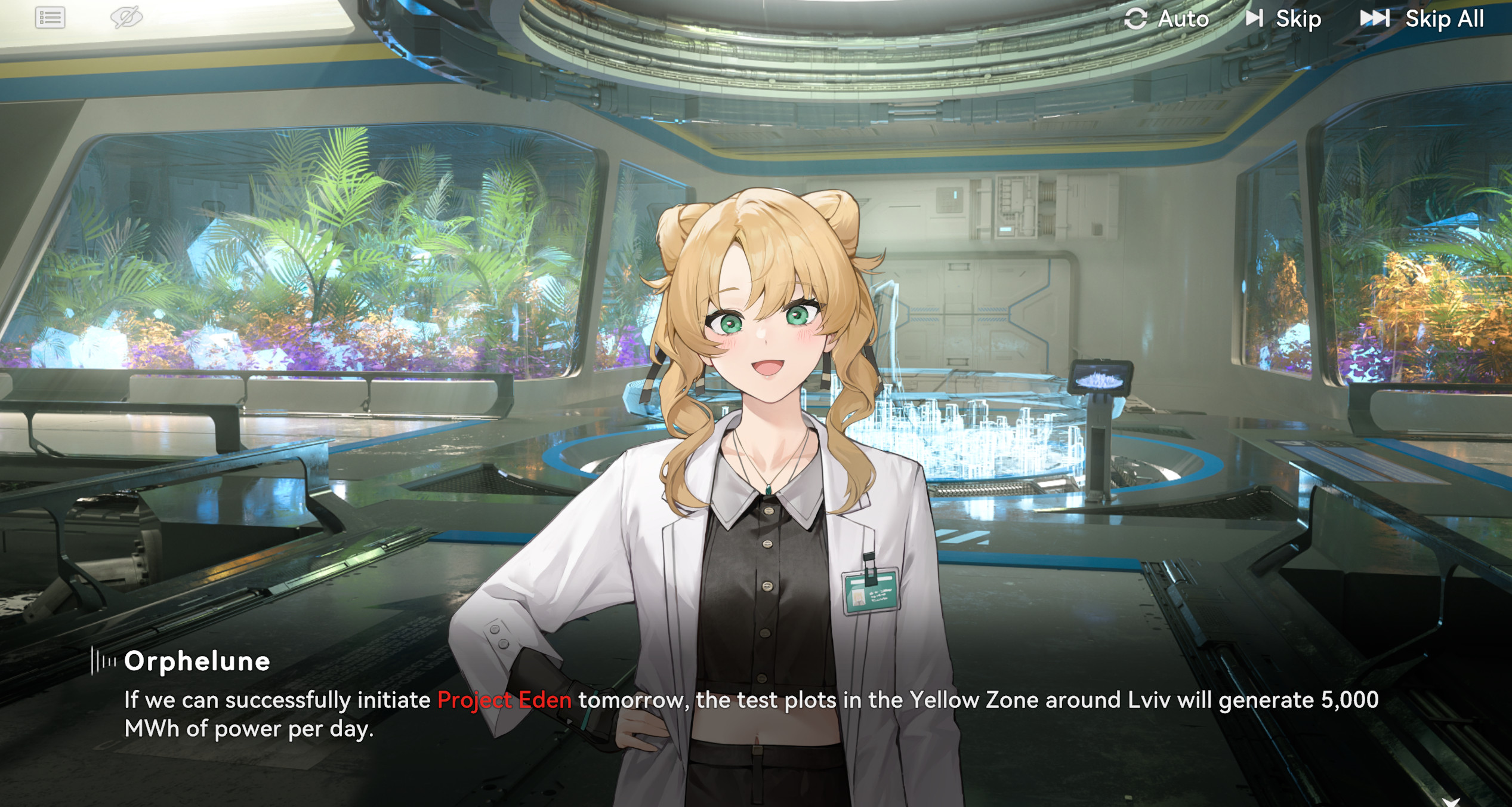Replay Orphelune's voice line audio icon
The width and height of the screenshot is (1512, 807).
tap(103, 661)
